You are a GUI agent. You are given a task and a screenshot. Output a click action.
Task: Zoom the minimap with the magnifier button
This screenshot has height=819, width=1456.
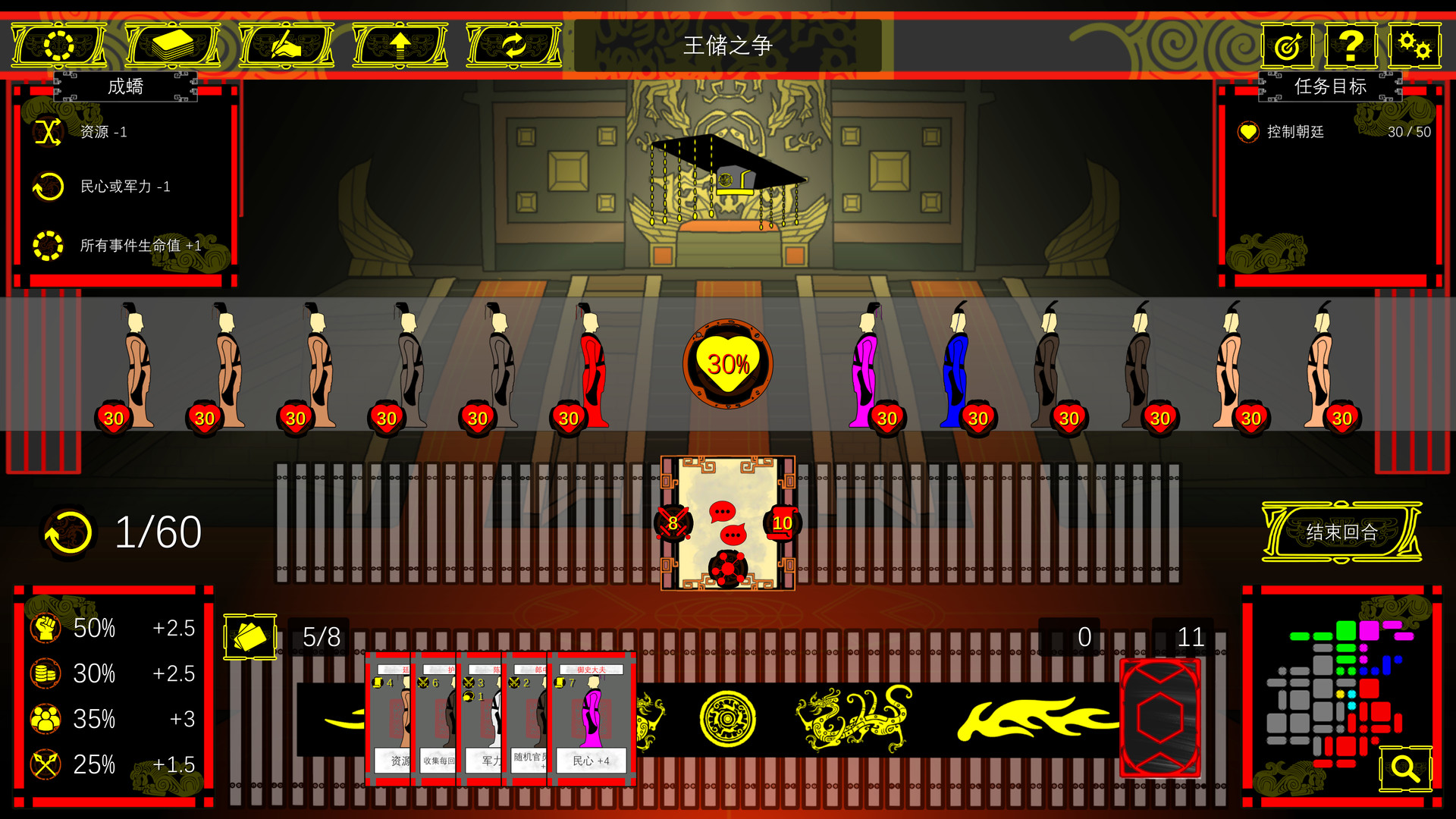tap(1404, 768)
